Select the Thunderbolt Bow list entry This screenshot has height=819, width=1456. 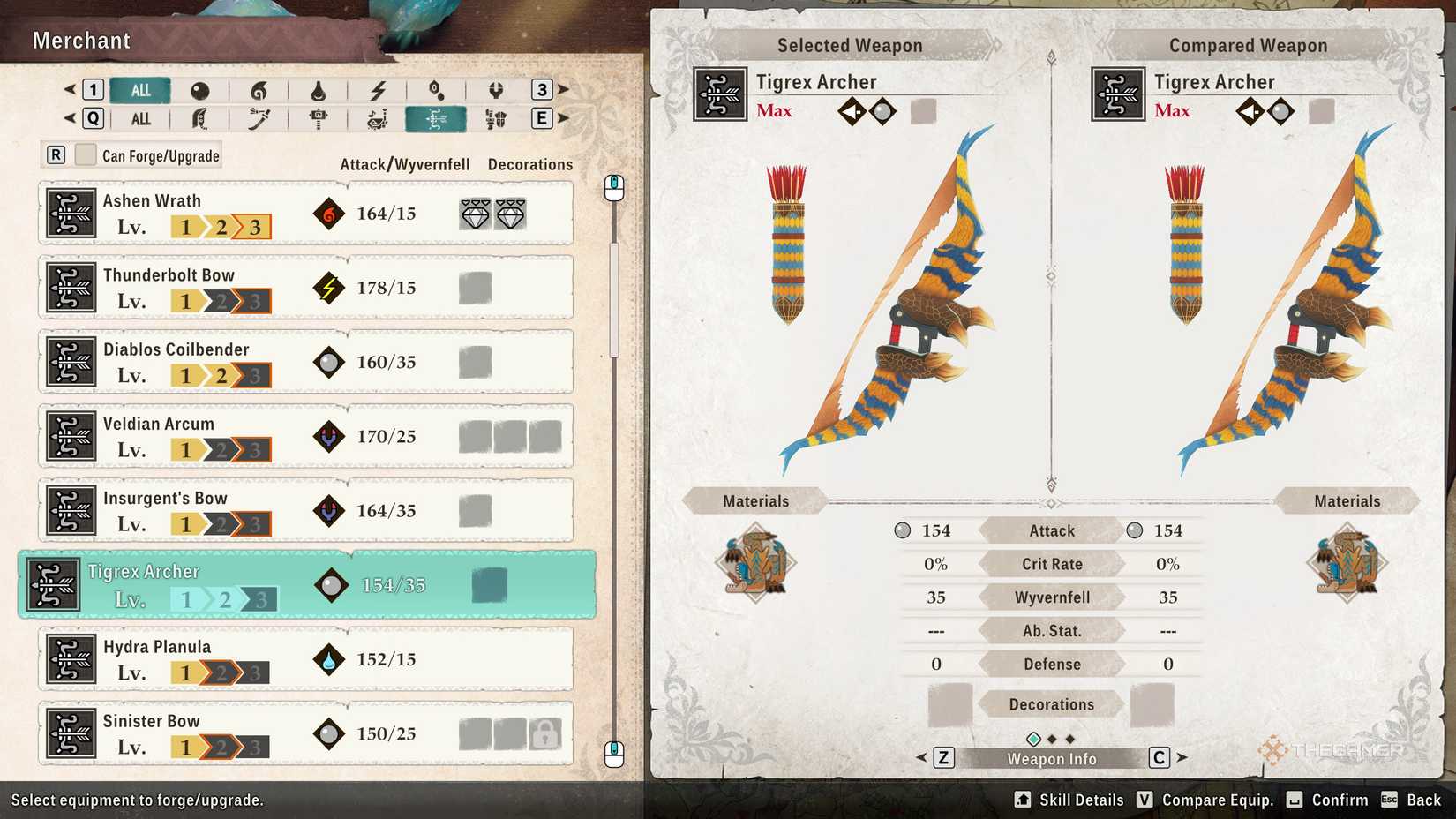(304, 287)
